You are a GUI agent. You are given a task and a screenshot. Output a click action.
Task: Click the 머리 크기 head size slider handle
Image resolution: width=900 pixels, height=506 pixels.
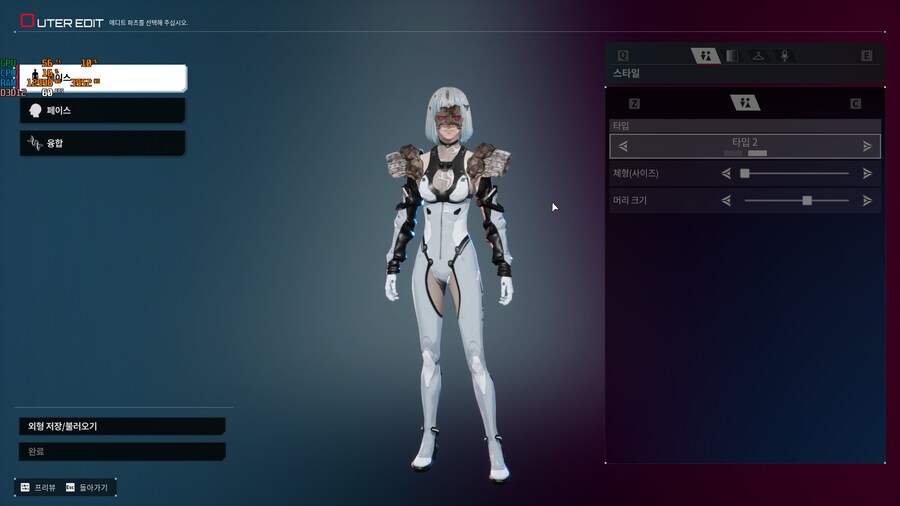point(807,200)
